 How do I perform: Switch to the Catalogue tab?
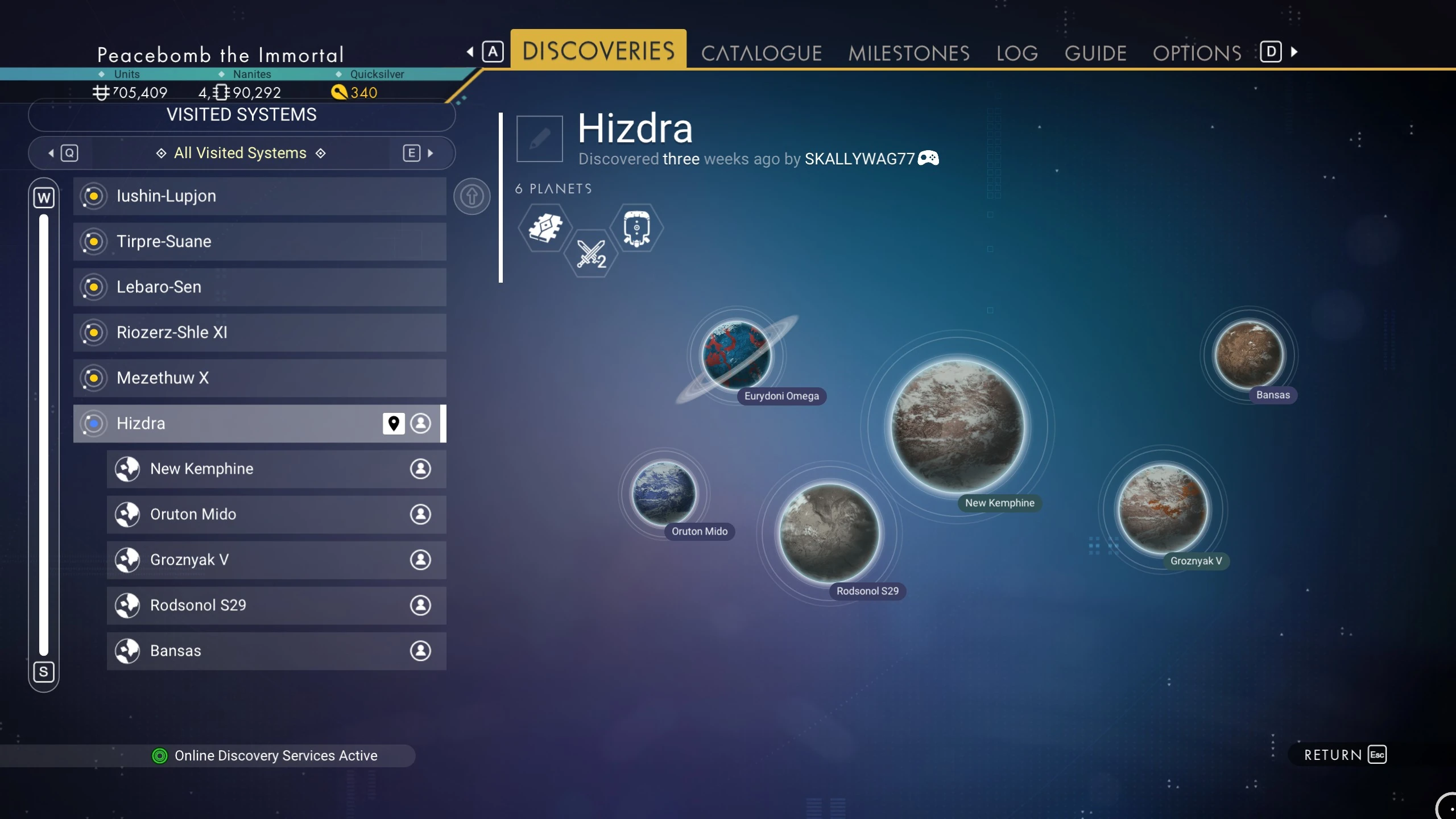[761, 53]
